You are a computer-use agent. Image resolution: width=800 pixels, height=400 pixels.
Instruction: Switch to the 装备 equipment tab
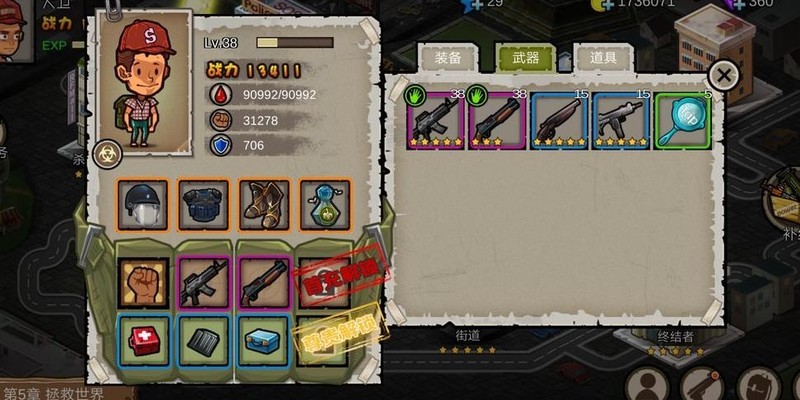pos(445,59)
